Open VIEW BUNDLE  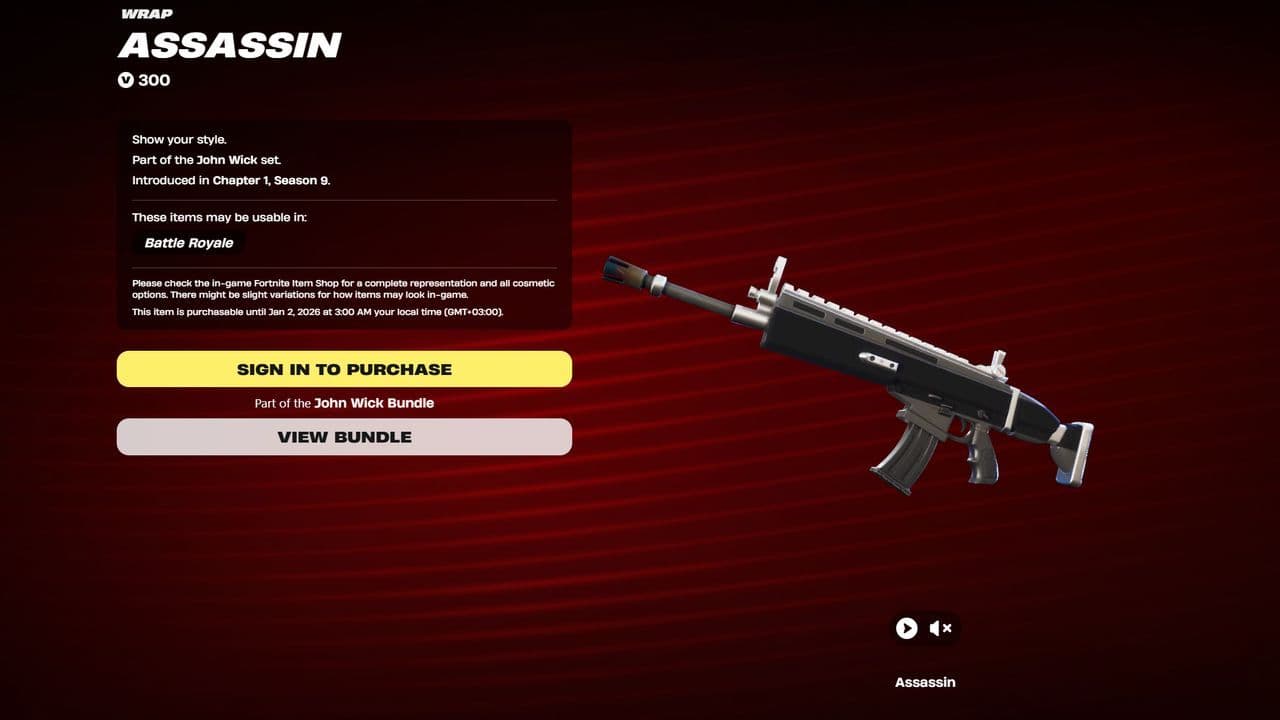344,436
